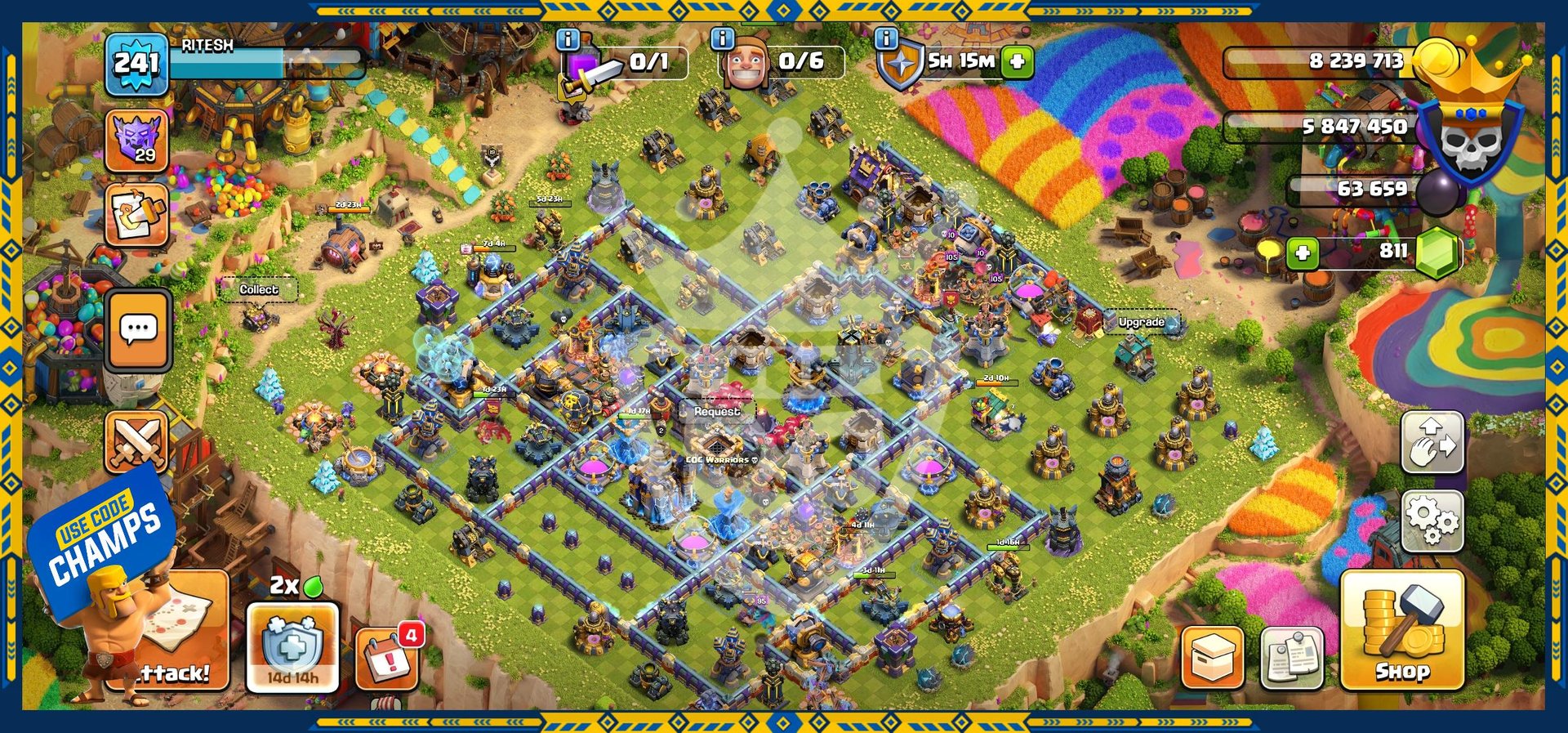Show builder info for the 0/6 counter
1568x733 pixels.
(x=722, y=38)
